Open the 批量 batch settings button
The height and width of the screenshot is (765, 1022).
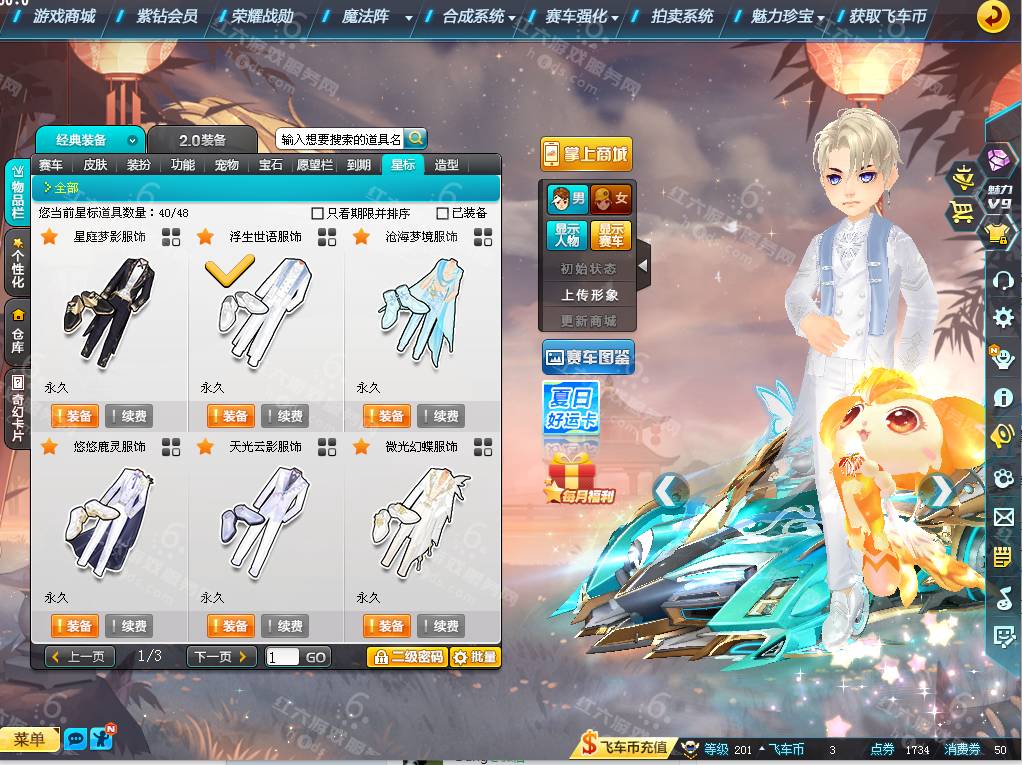click(474, 657)
